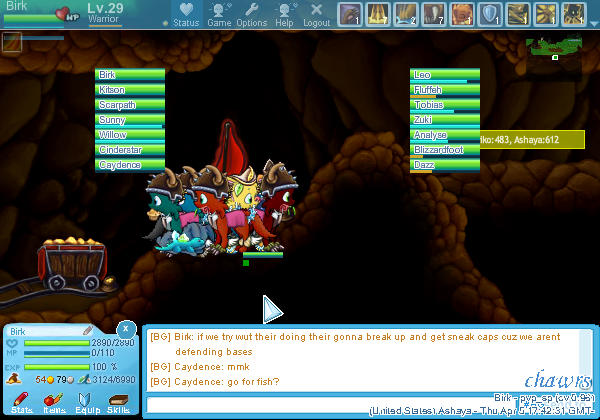
Task: Select teammate Scarpath in the team list
Action: pyautogui.click(x=130, y=105)
